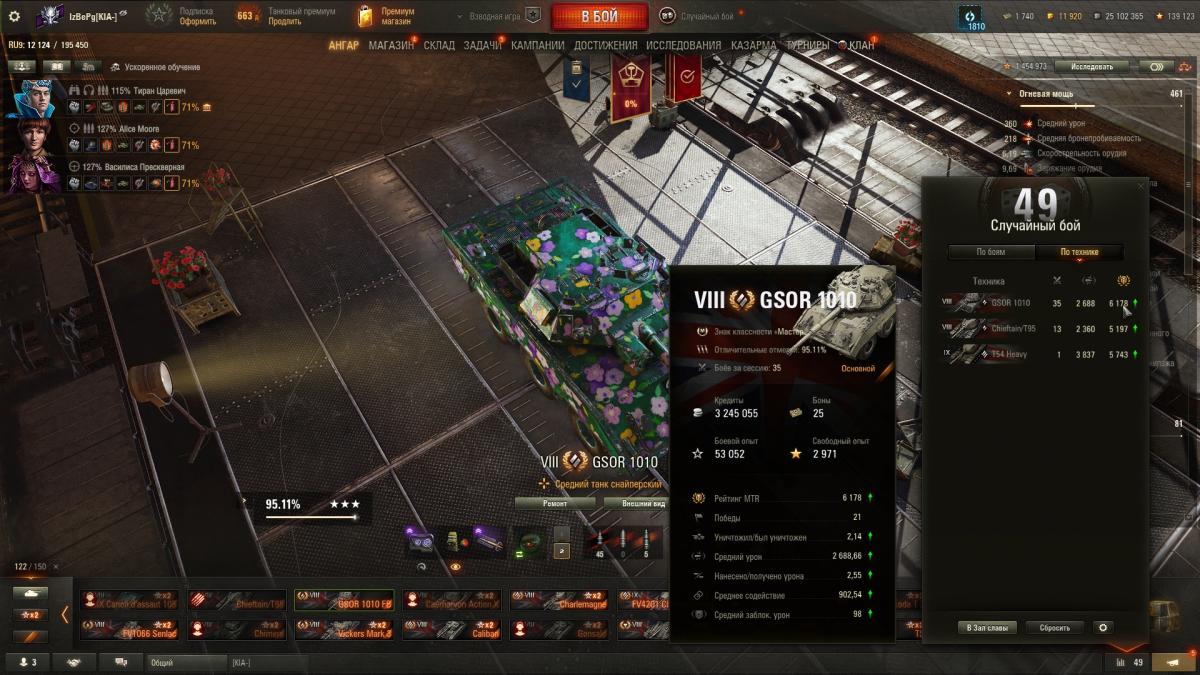
Task: Show the «ДОСТИЖЕНИЯ» achievements tab
Action: [606, 46]
